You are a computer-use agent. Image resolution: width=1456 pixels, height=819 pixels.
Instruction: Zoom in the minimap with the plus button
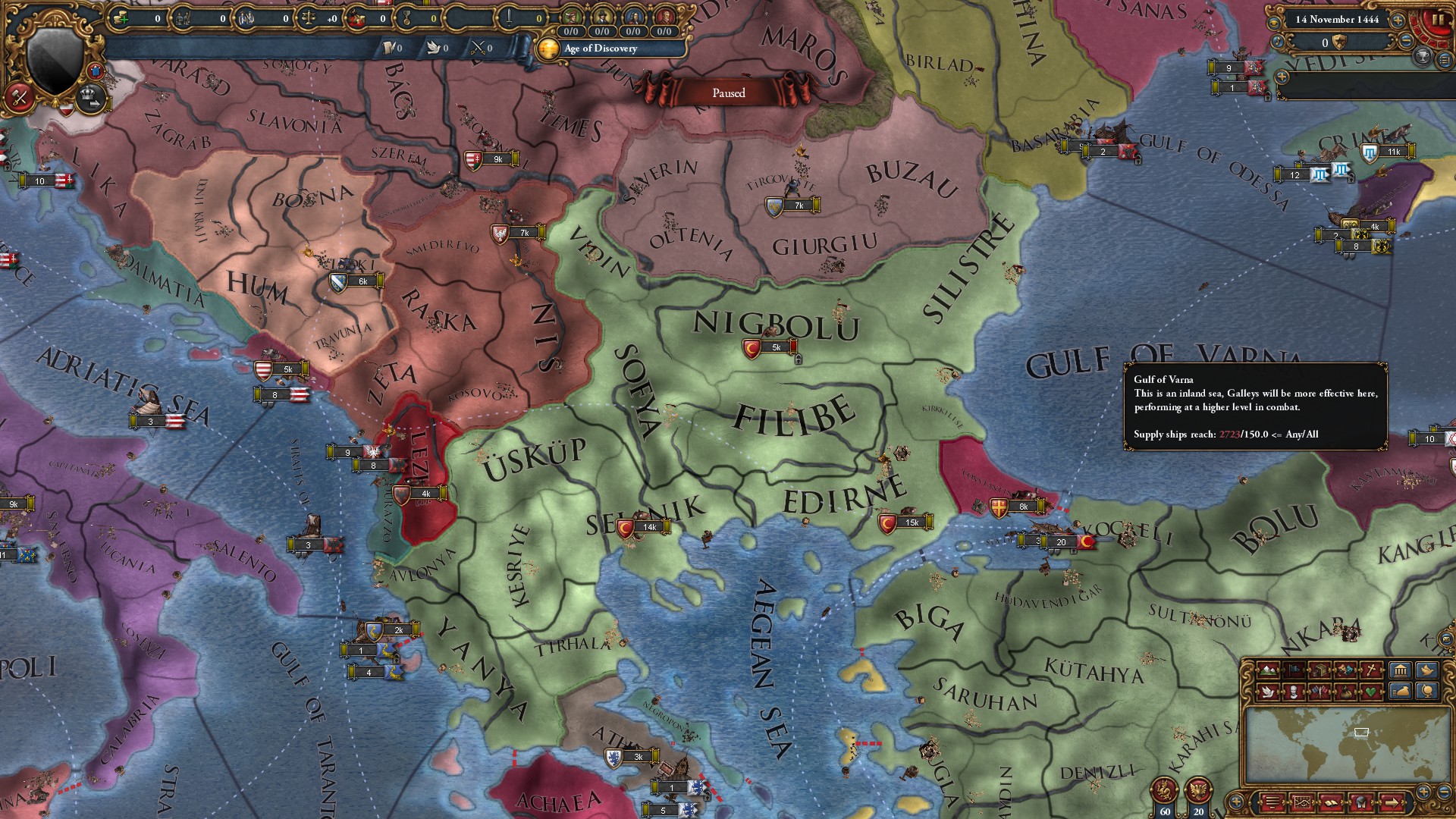tap(1423, 789)
